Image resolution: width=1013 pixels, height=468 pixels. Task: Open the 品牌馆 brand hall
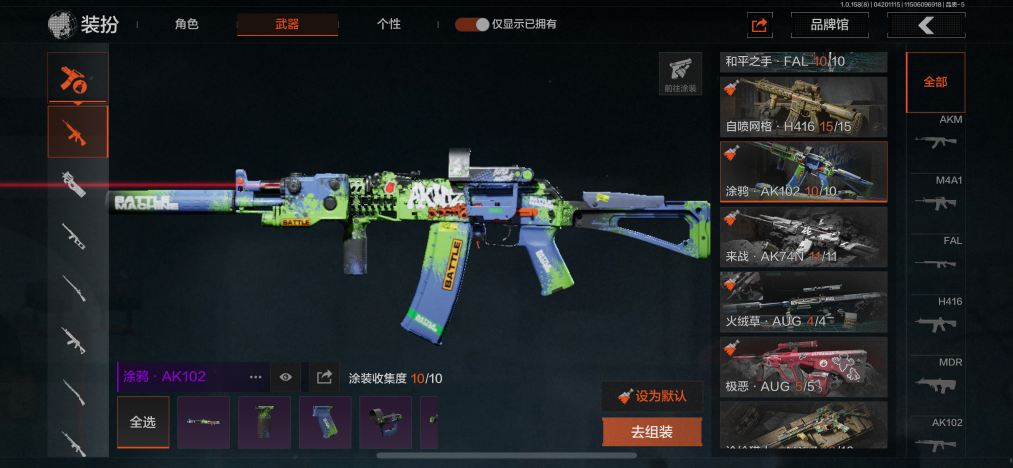tap(829, 25)
